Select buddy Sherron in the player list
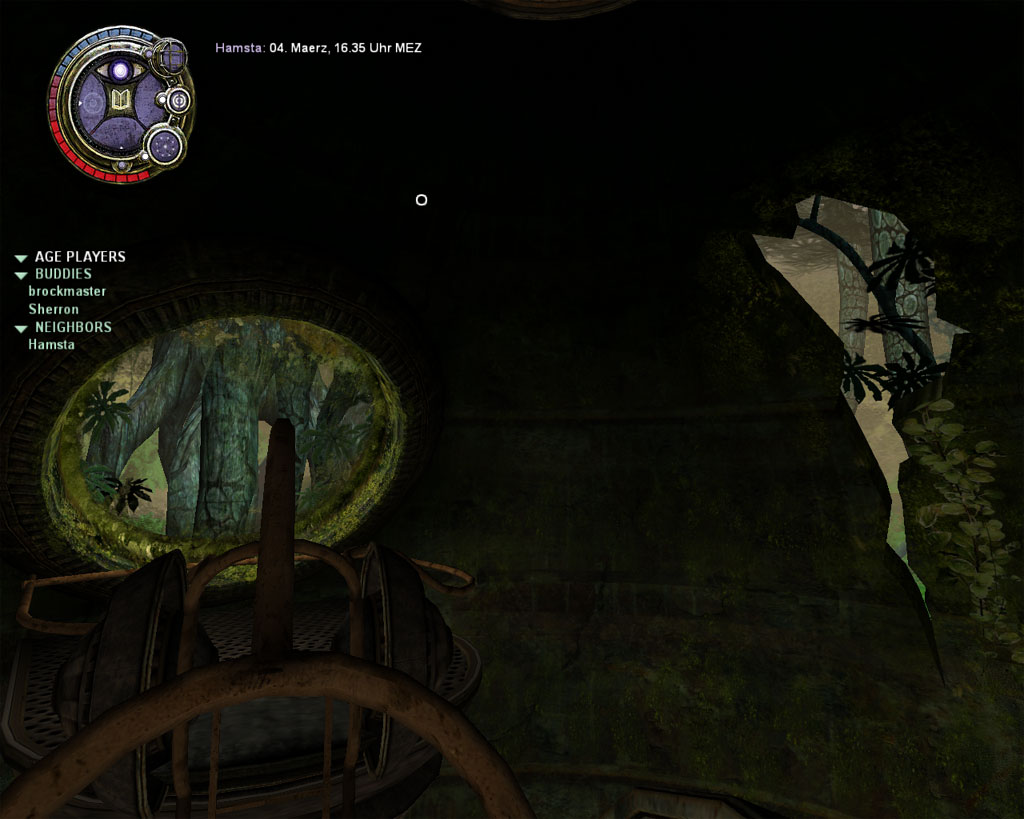The image size is (1024, 819). point(54,309)
